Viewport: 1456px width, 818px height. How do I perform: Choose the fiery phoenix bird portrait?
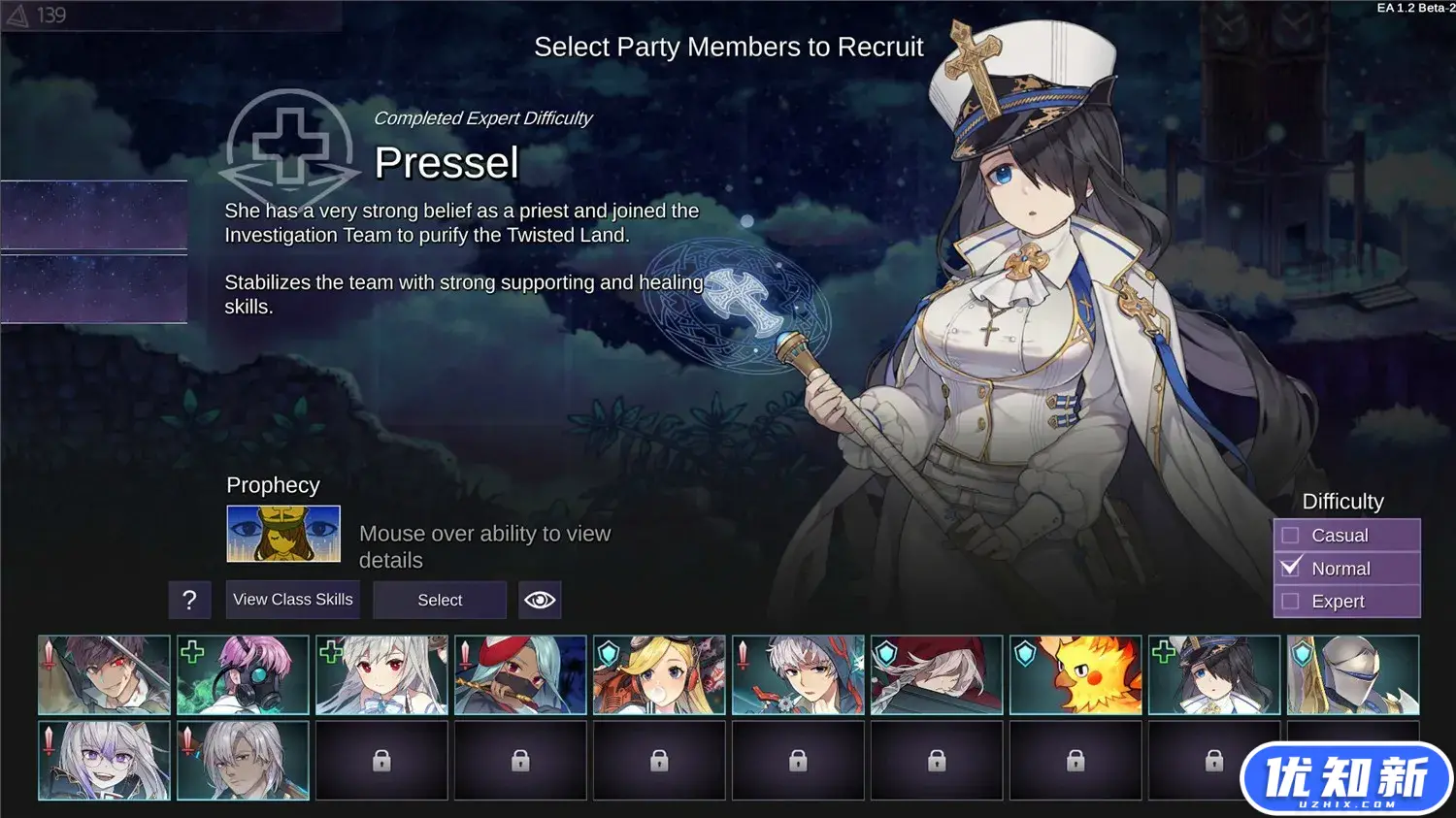1075,675
